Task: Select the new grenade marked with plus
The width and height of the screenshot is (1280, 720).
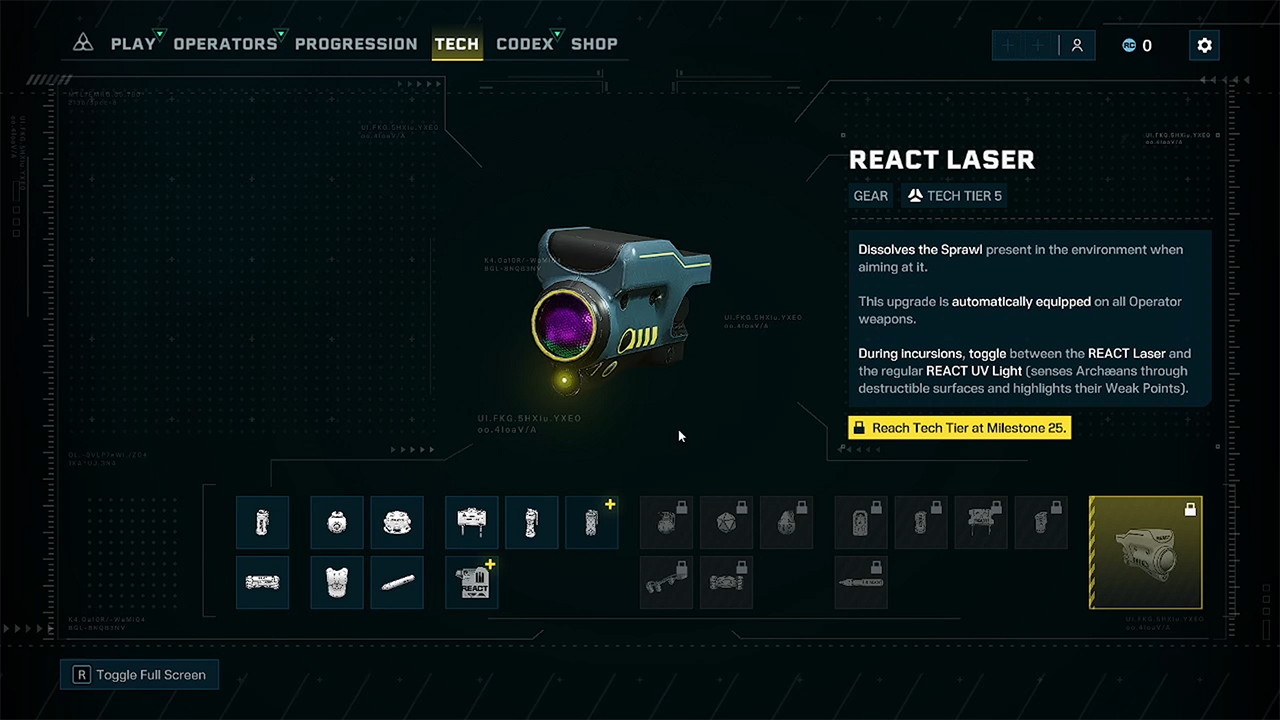Action: coord(591,522)
